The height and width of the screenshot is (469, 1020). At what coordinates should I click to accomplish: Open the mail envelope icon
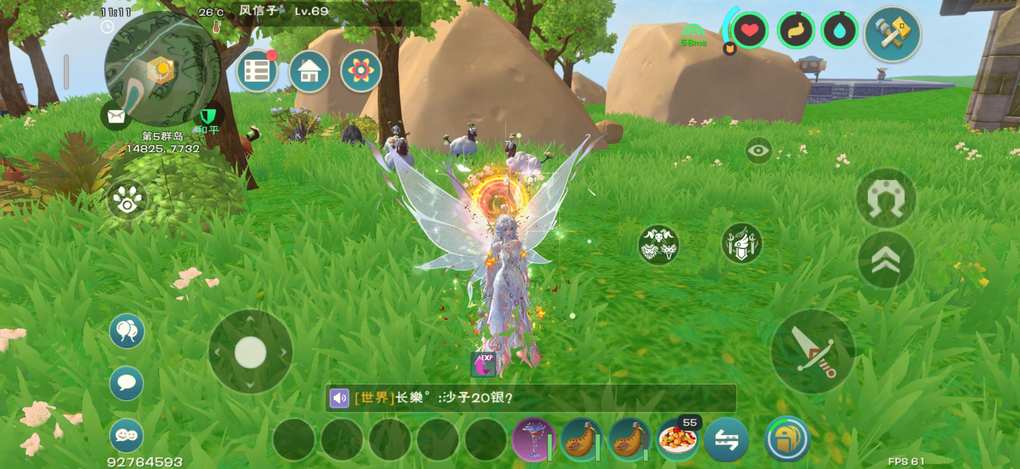[x=116, y=115]
